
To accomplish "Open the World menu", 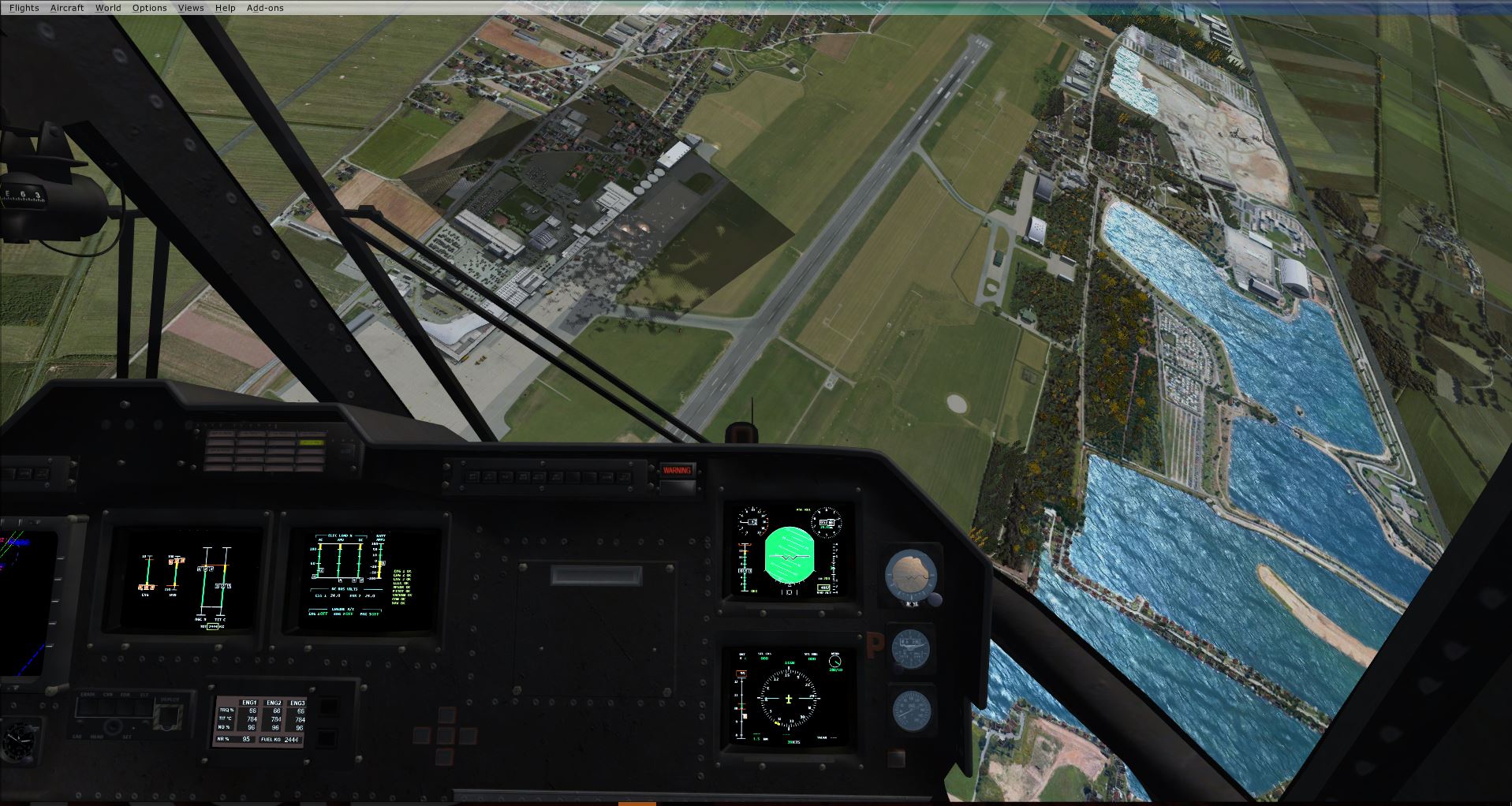I will [108, 8].
